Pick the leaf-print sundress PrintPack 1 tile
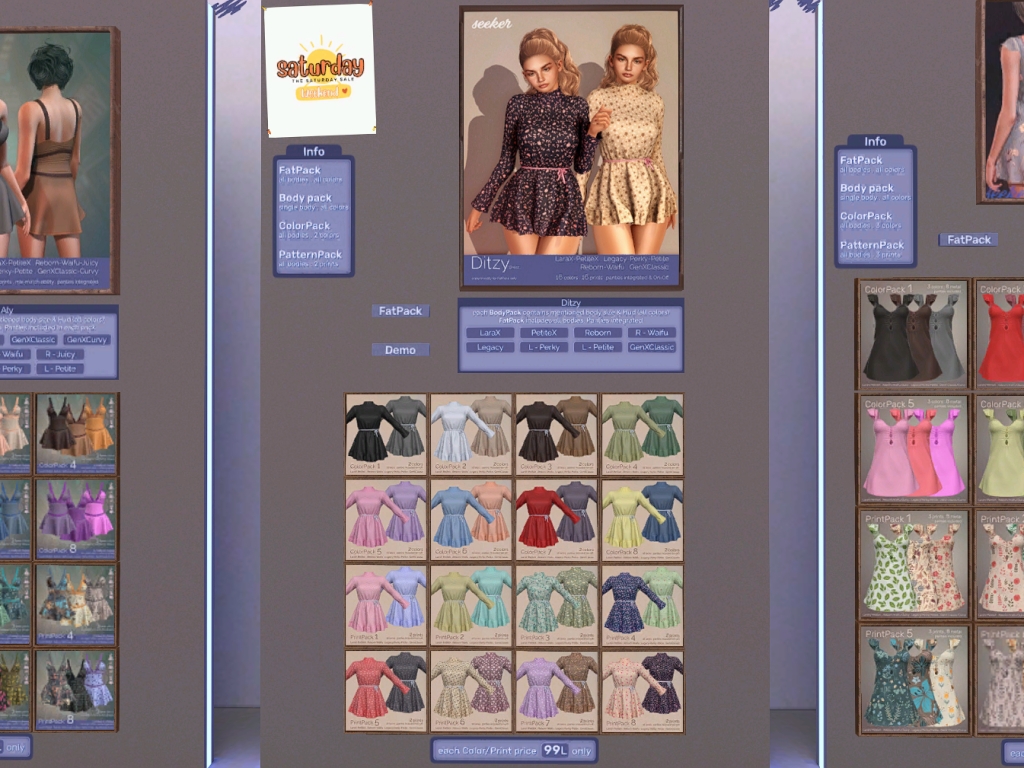Image resolution: width=1024 pixels, height=768 pixels. click(x=913, y=564)
